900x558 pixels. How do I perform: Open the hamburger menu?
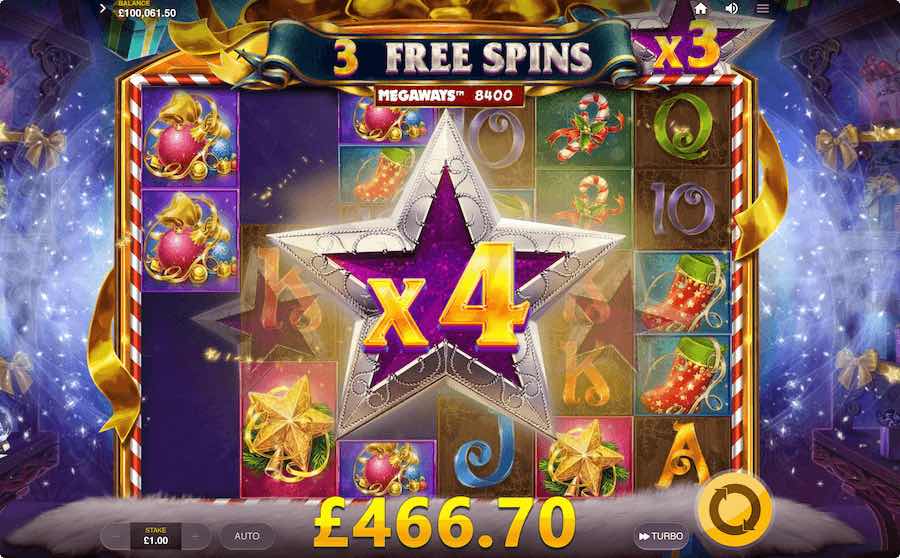763,8
